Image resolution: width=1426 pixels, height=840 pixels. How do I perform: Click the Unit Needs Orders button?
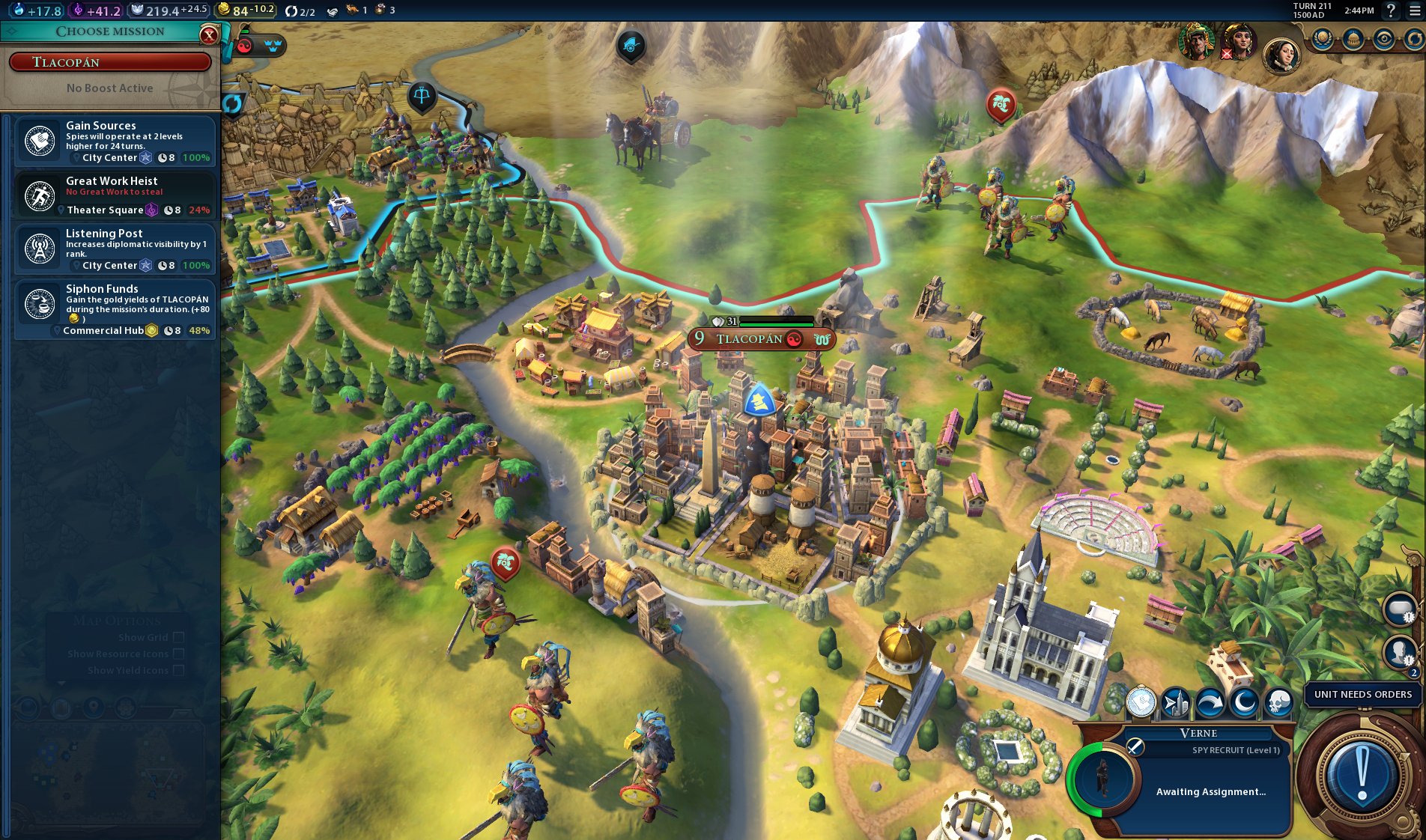(1360, 695)
